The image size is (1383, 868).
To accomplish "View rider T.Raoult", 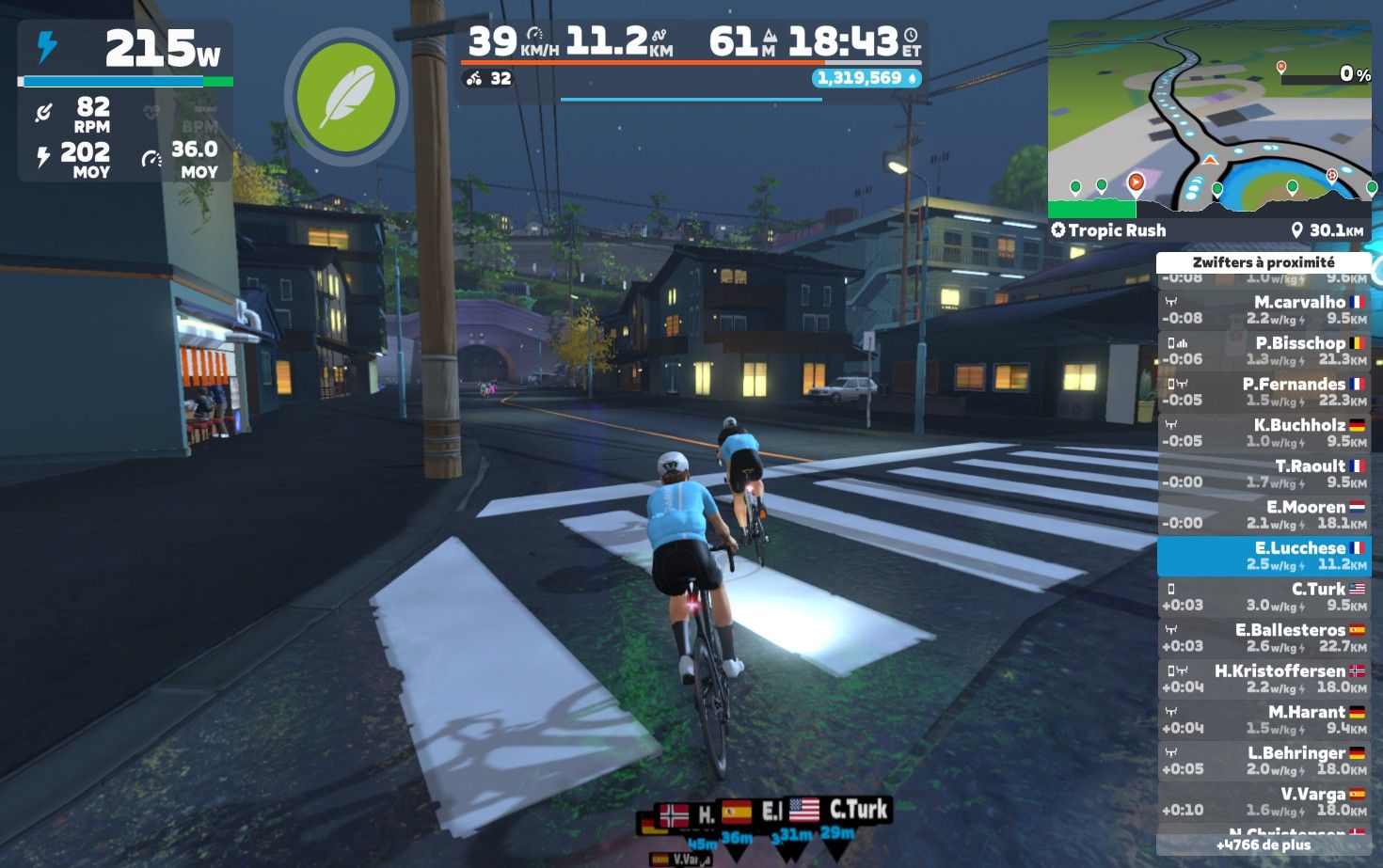I will coord(1264,473).
